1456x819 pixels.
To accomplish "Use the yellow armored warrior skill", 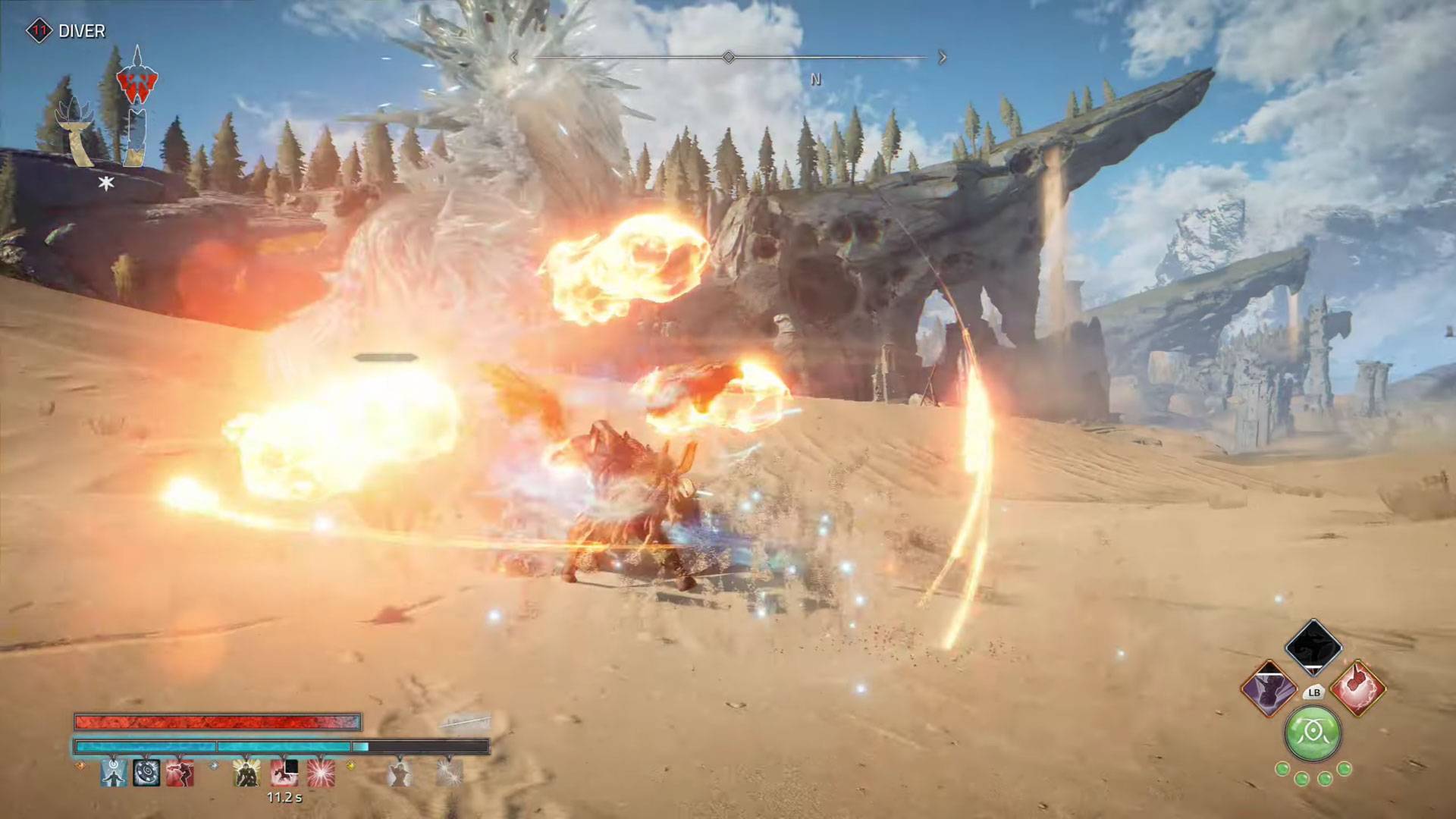I will (x=246, y=773).
